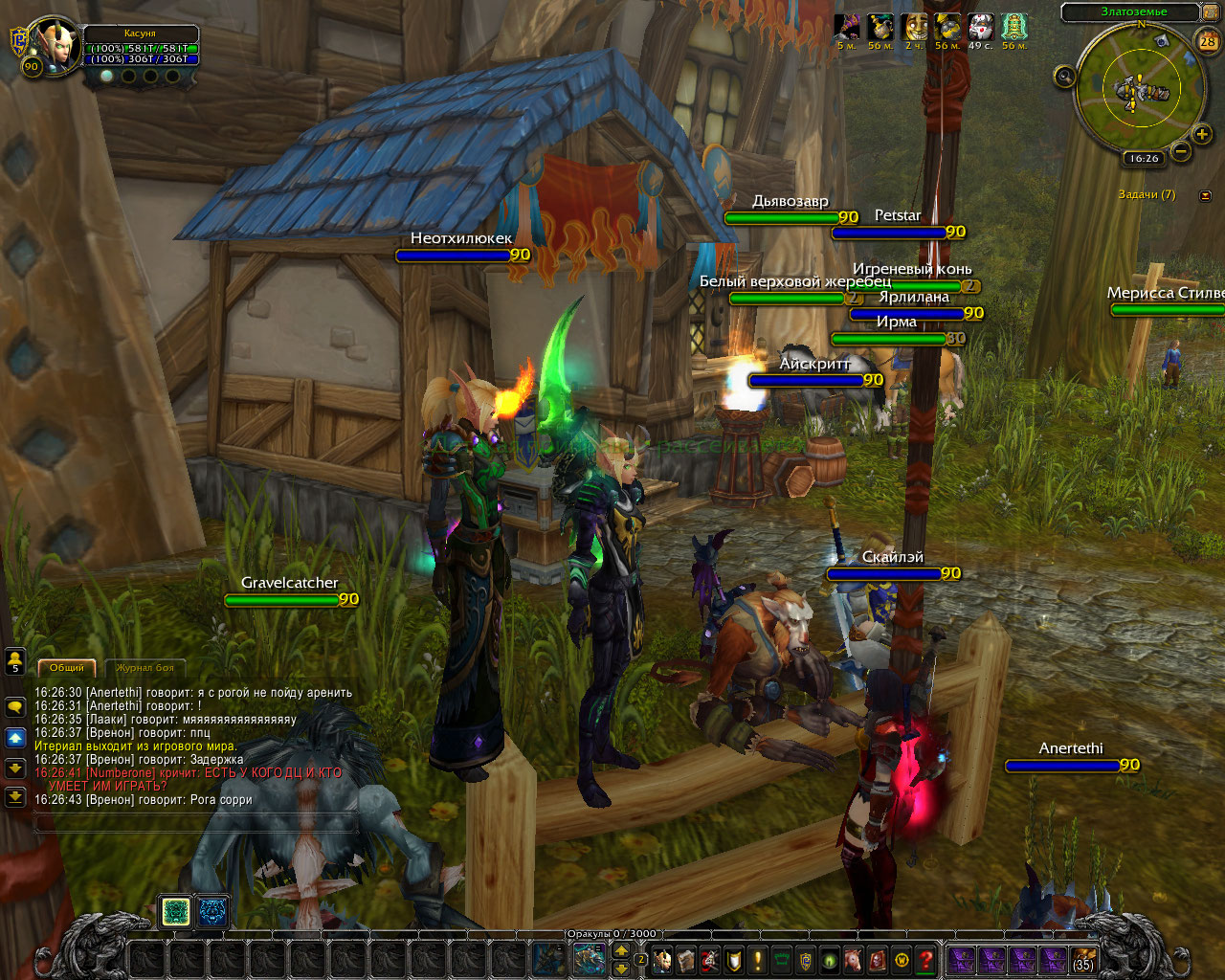Activate the green-highlighted stance icon
The width and height of the screenshot is (1225, 980).
[x=175, y=912]
